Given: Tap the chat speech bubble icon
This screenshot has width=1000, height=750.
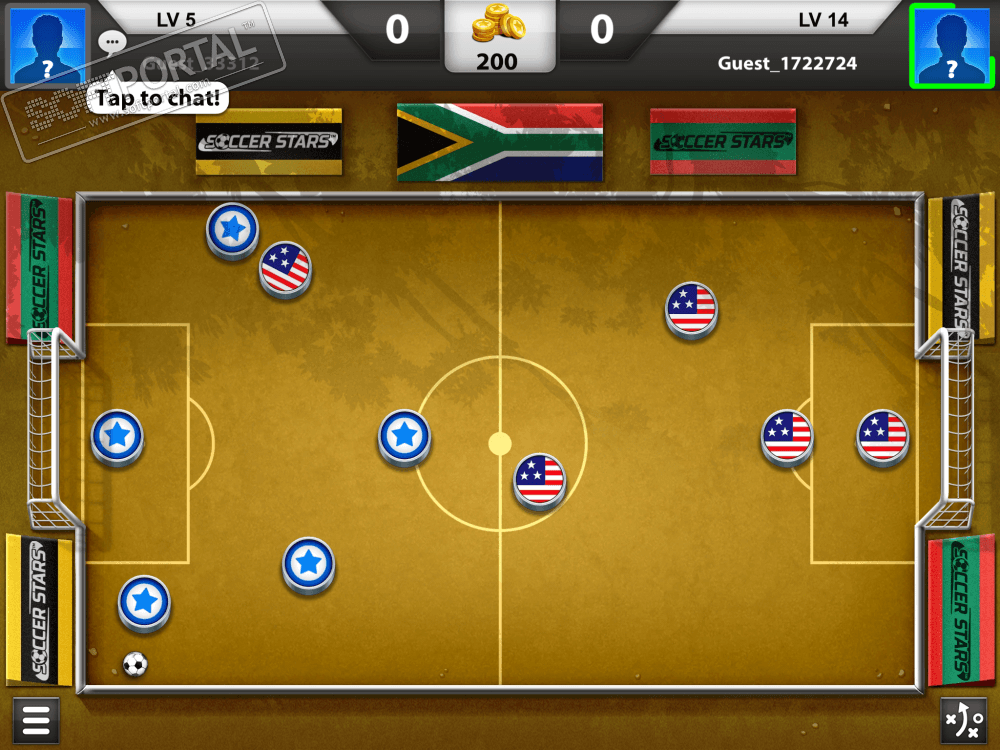Looking at the screenshot, I should point(112,42).
